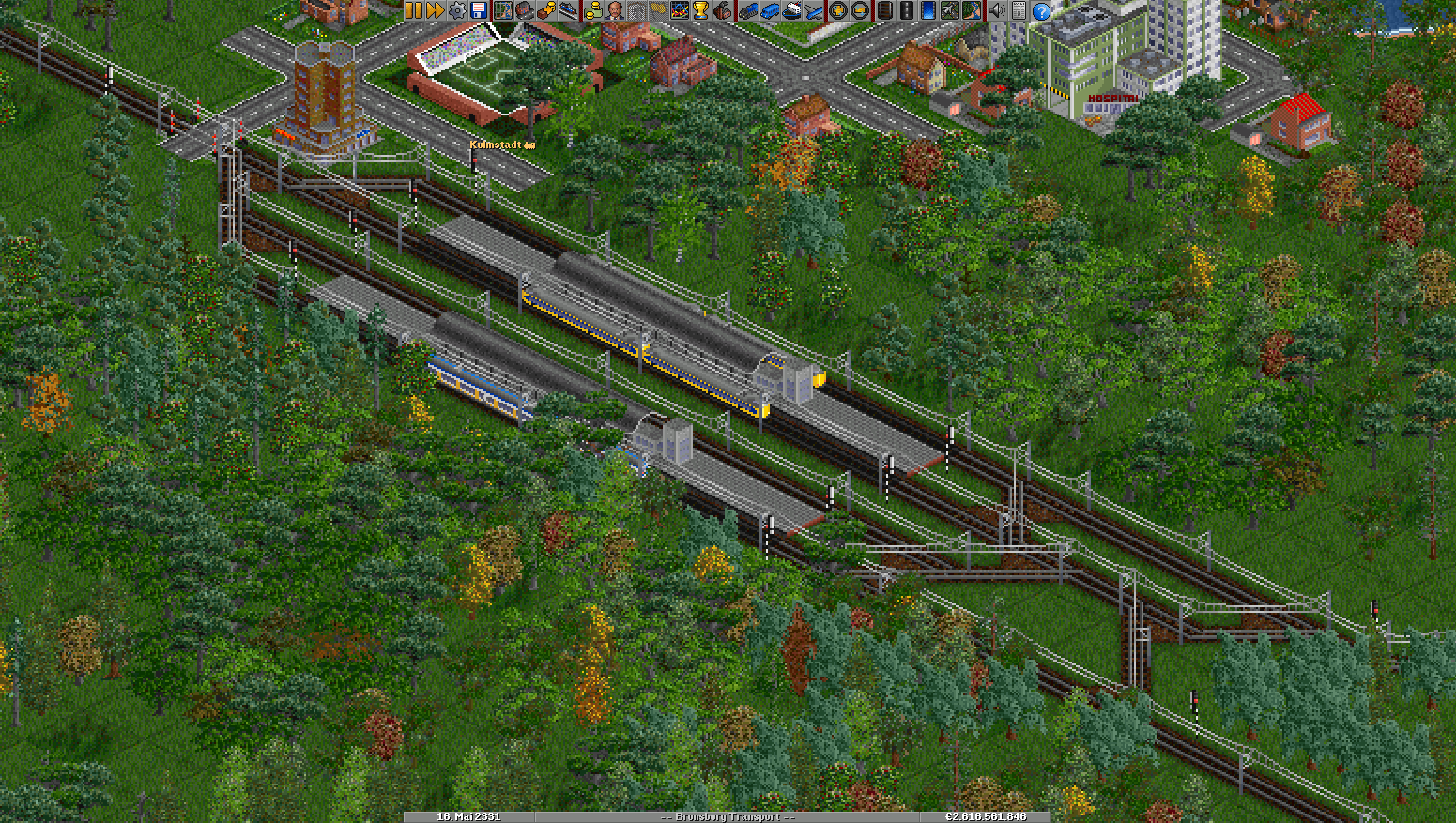Pause the game
This screenshot has height=823, width=1456.
414,10
